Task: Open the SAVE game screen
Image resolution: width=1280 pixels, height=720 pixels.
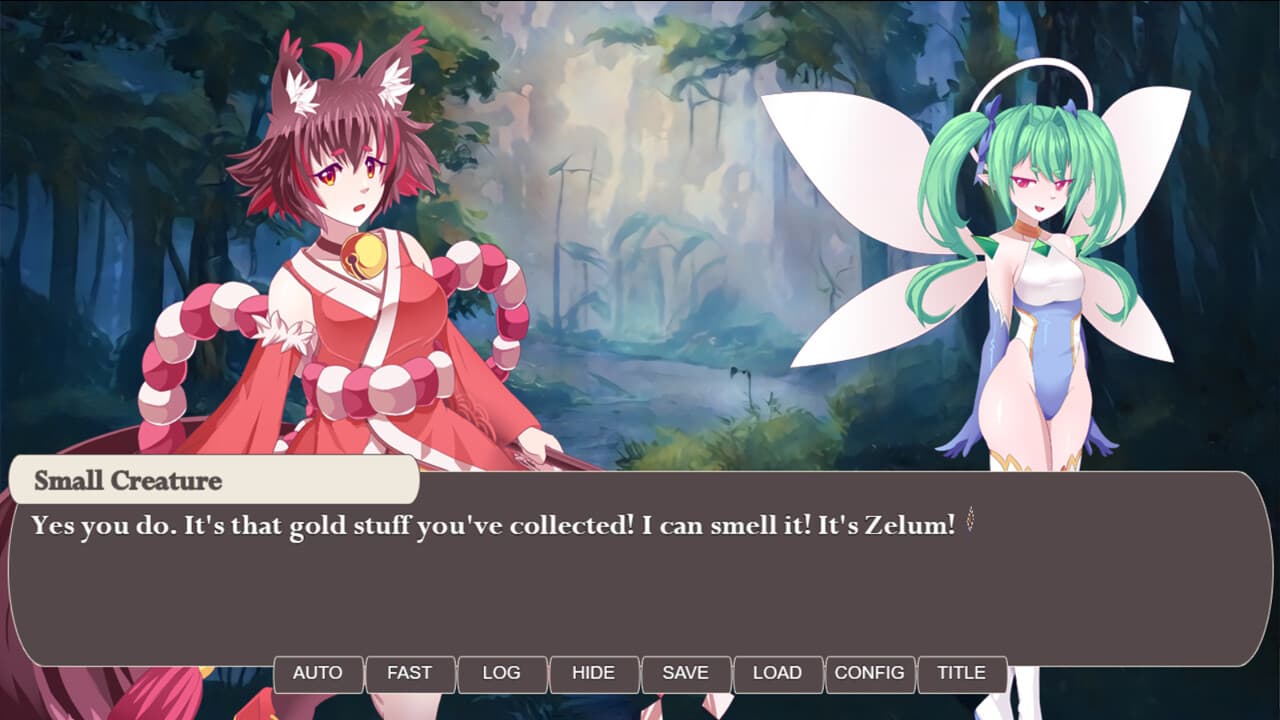Action: 686,673
